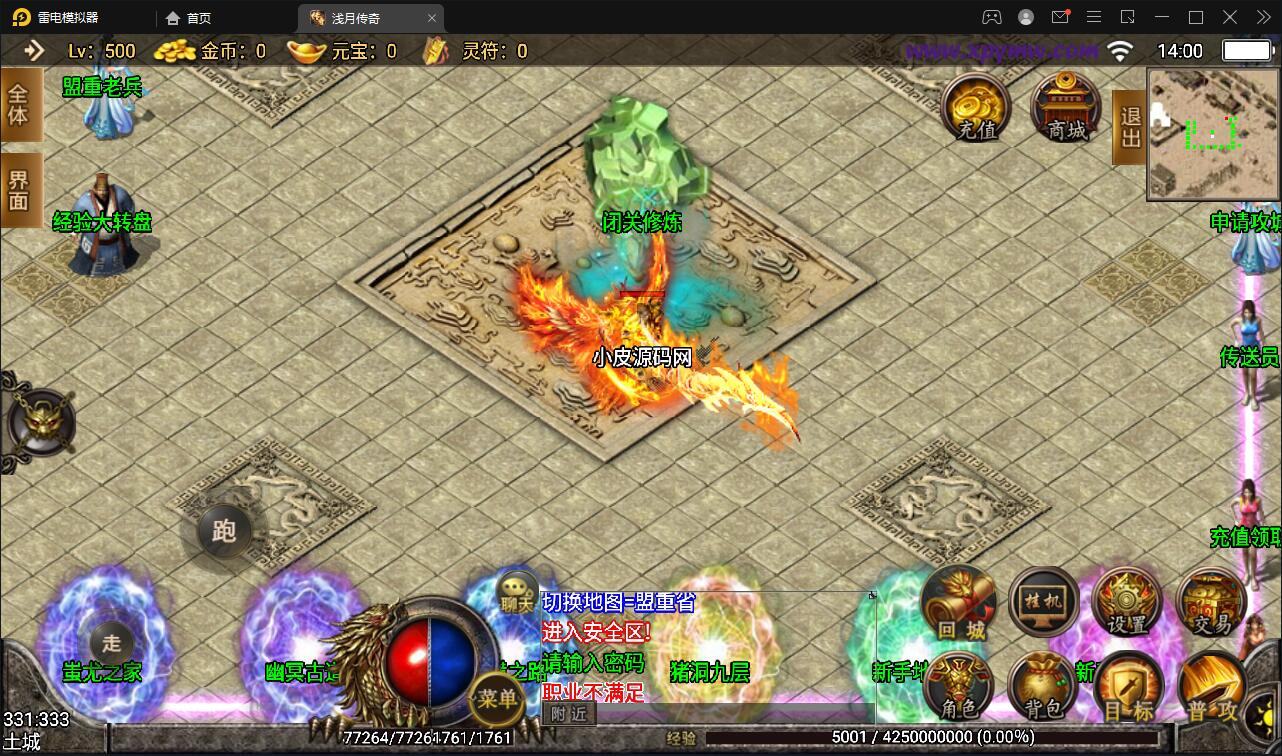The width and height of the screenshot is (1282, 756).
Task: Open the 角色 character panel
Action: (x=959, y=687)
